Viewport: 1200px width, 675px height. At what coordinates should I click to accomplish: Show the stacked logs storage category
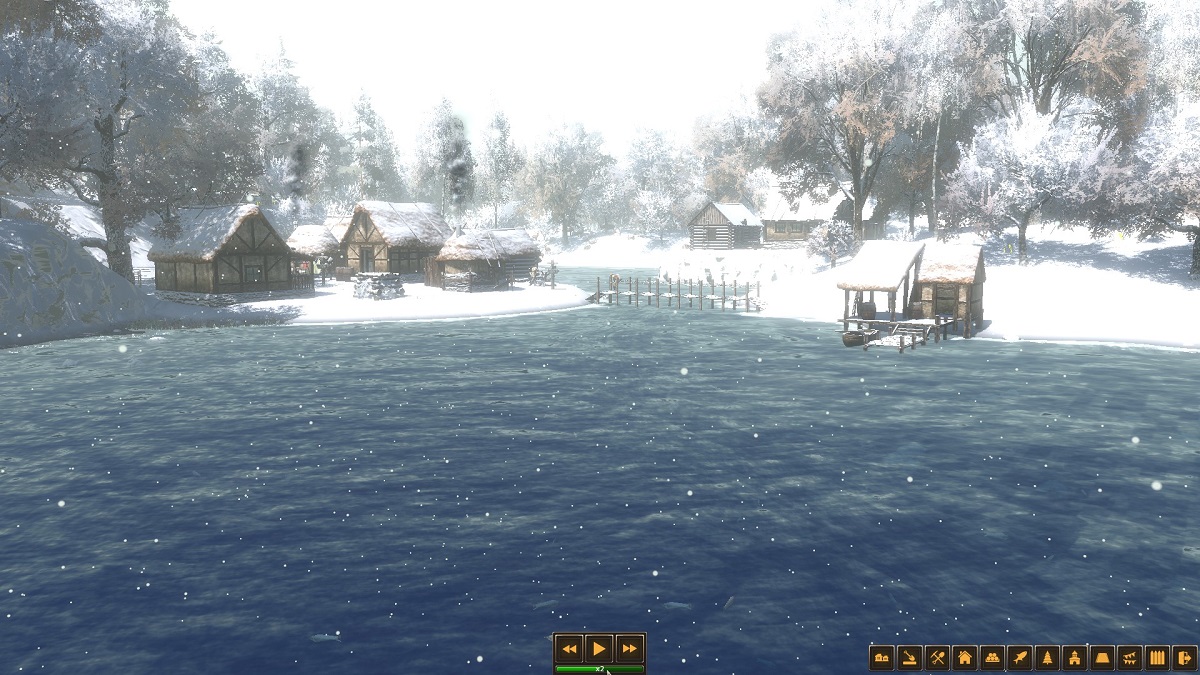[992, 658]
